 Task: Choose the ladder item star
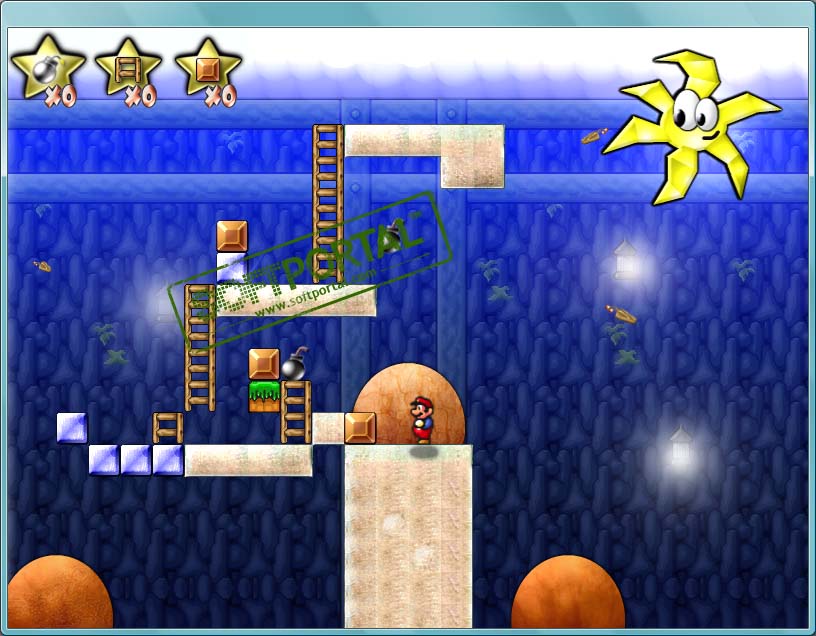pos(127,69)
